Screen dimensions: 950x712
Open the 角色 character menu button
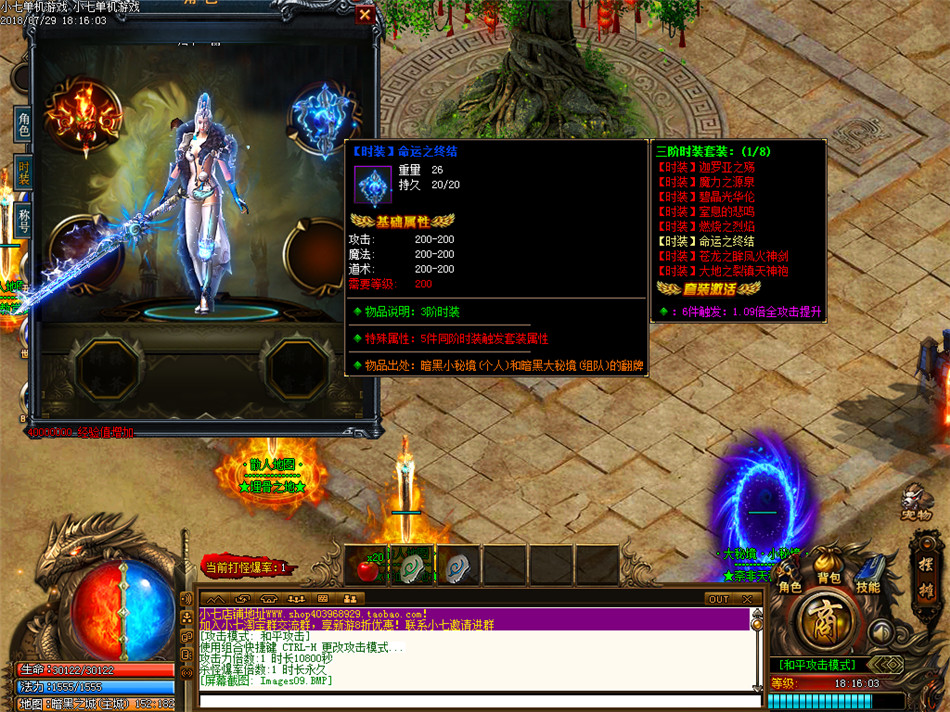[790, 587]
